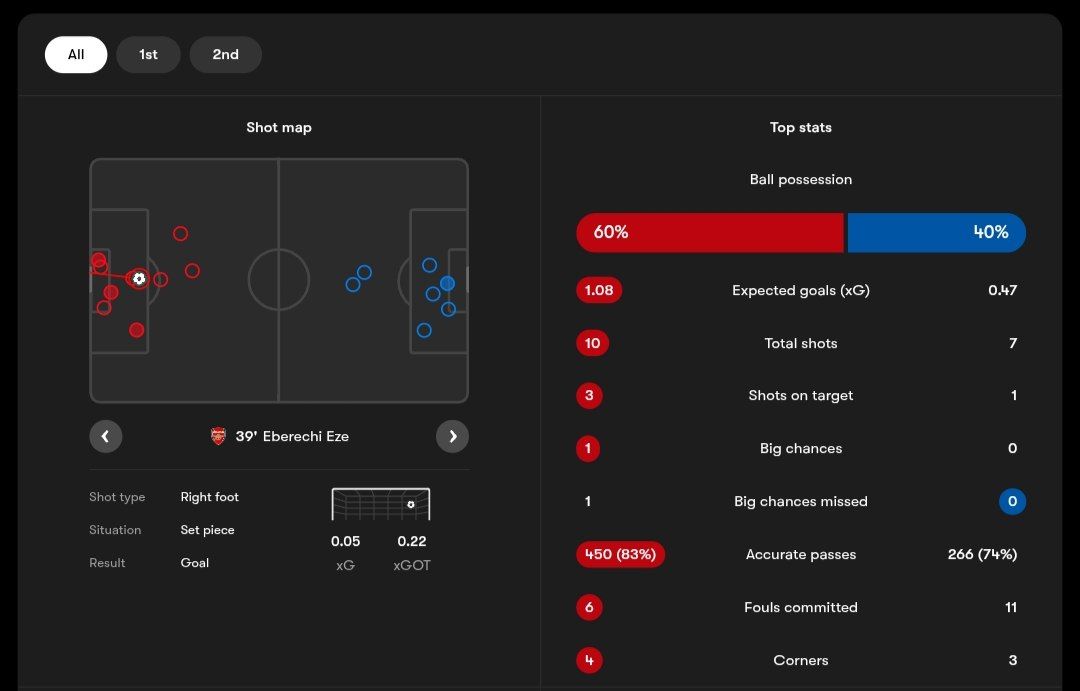Image resolution: width=1080 pixels, height=691 pixels.
Task: Show the next shot with right arrow
Action: [x=452, y=436]
